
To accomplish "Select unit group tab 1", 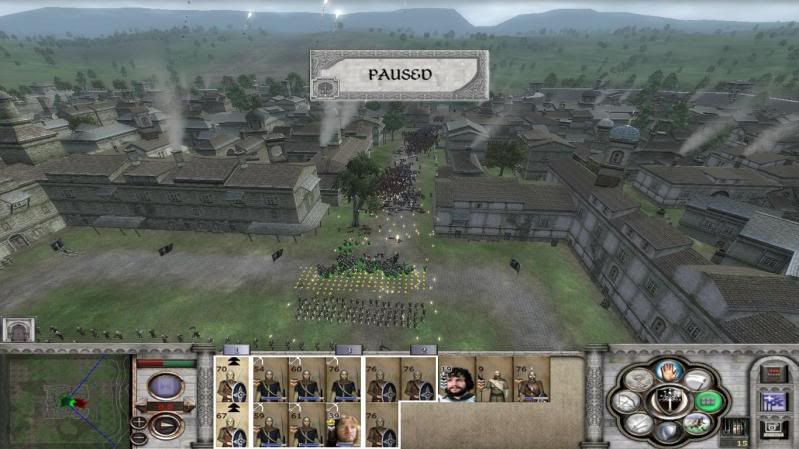I will [236, 350].
